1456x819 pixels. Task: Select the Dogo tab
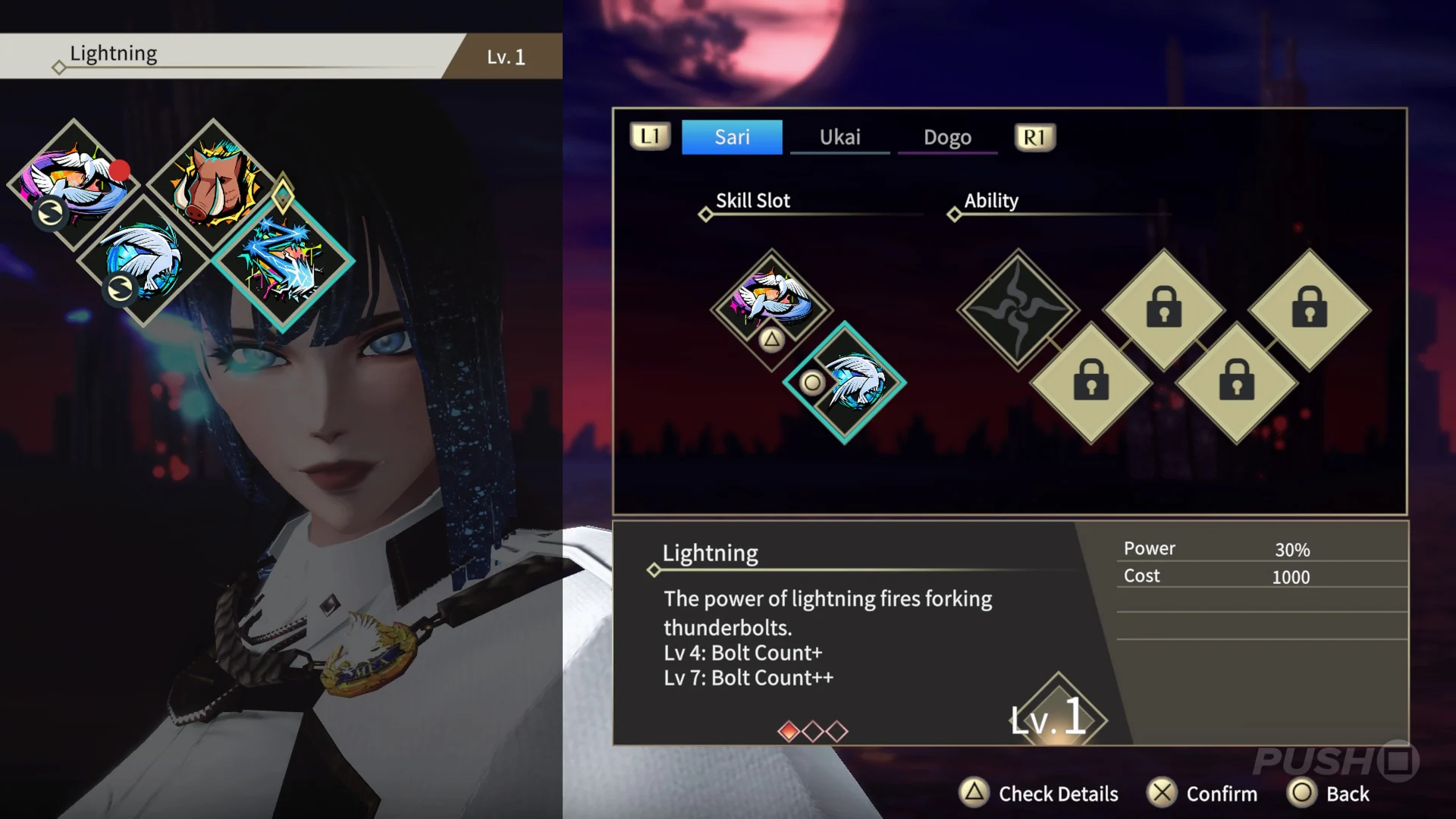point(947,137)
